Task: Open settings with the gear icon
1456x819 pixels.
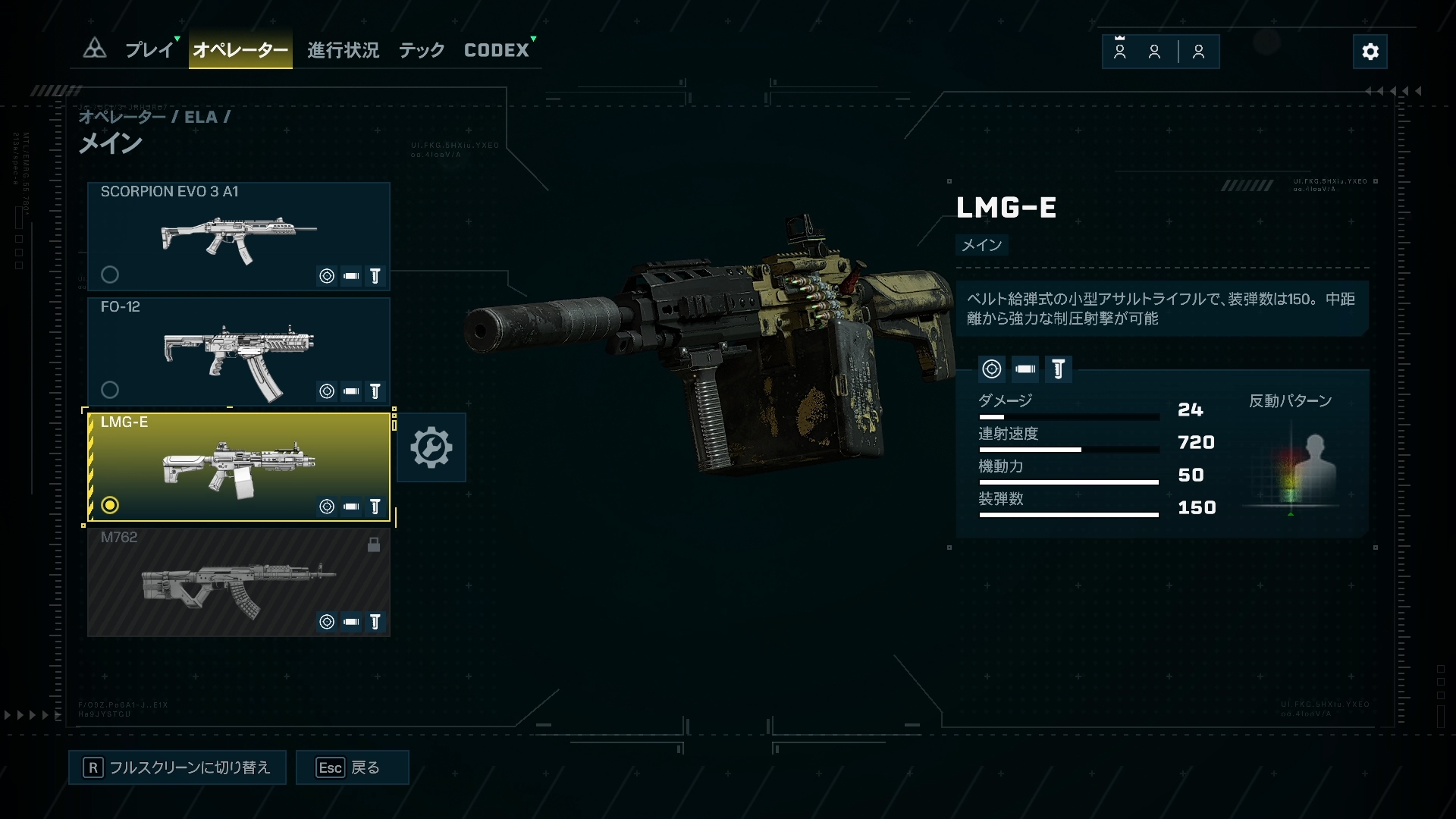Action: tap(1370, 52)
